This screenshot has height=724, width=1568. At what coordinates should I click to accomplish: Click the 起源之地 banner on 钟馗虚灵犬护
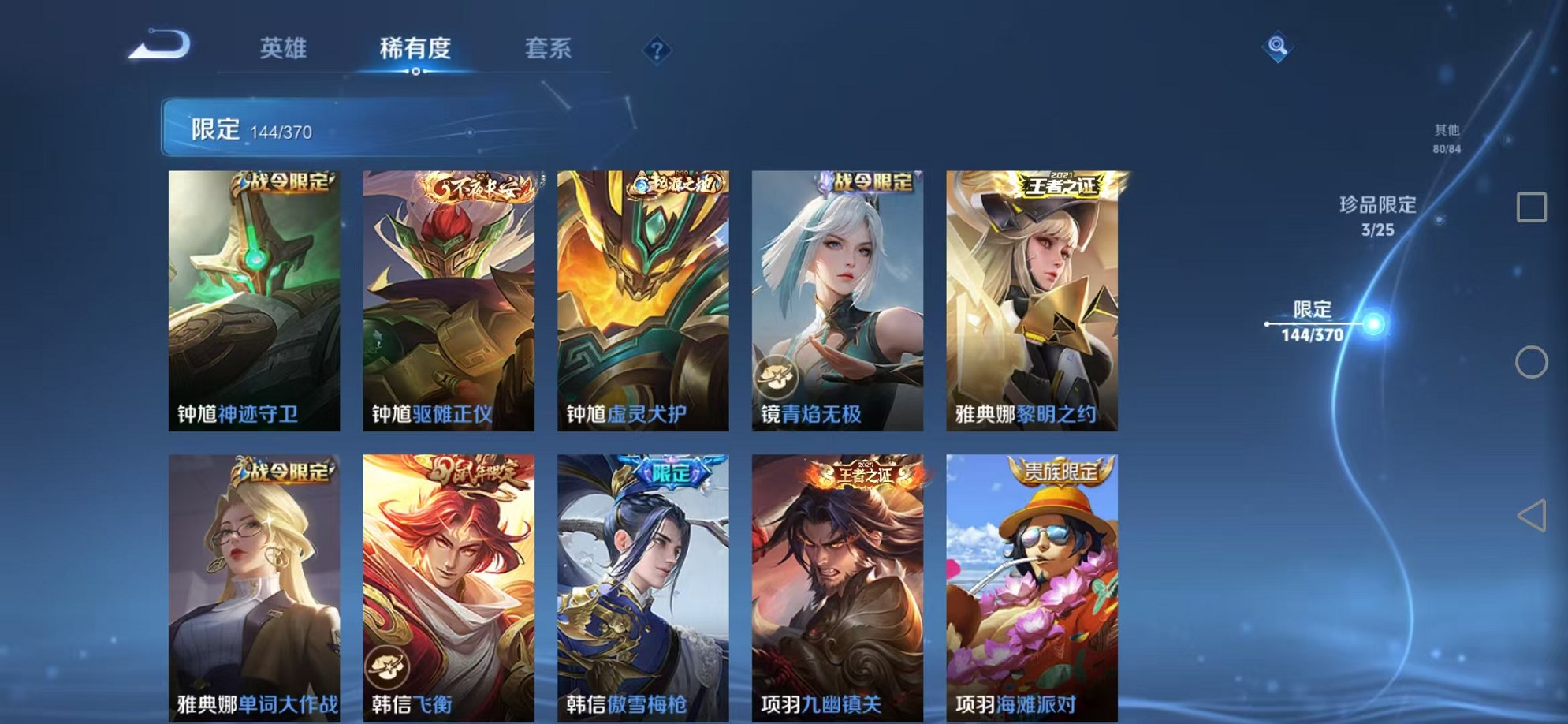click(x=674, y=181)
